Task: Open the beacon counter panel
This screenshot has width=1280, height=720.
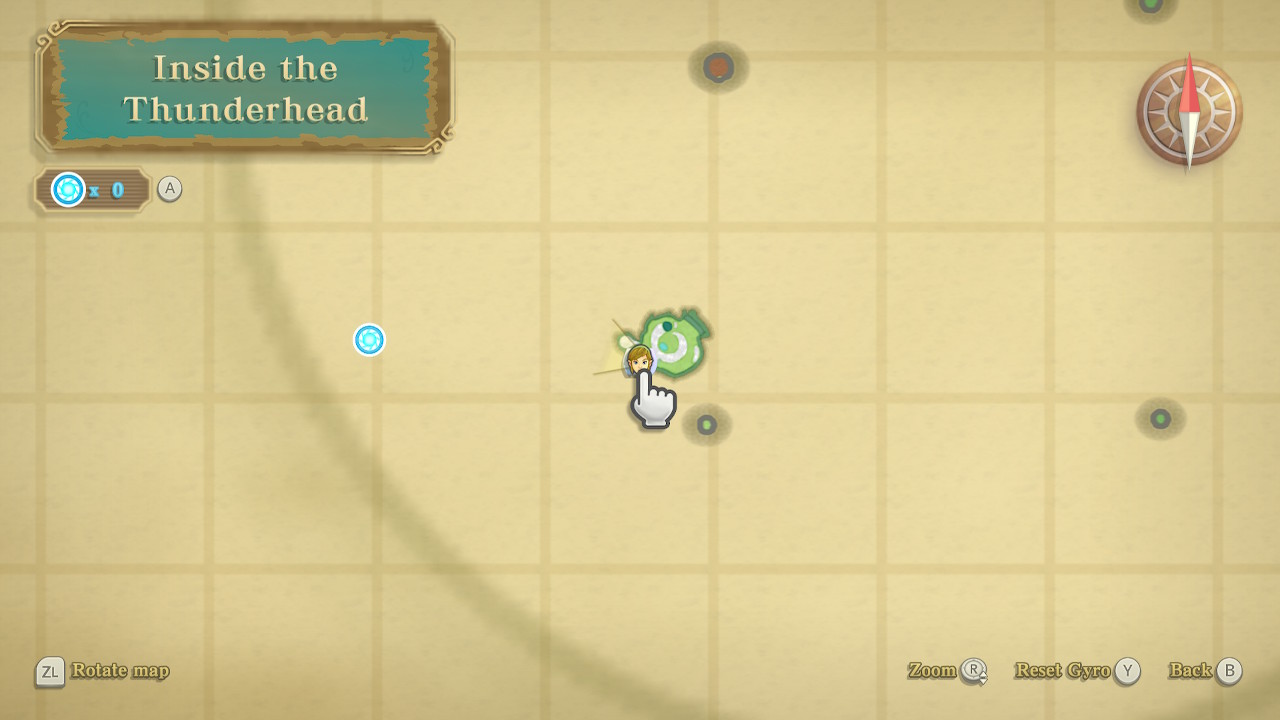Action: (x=91, y=189)
